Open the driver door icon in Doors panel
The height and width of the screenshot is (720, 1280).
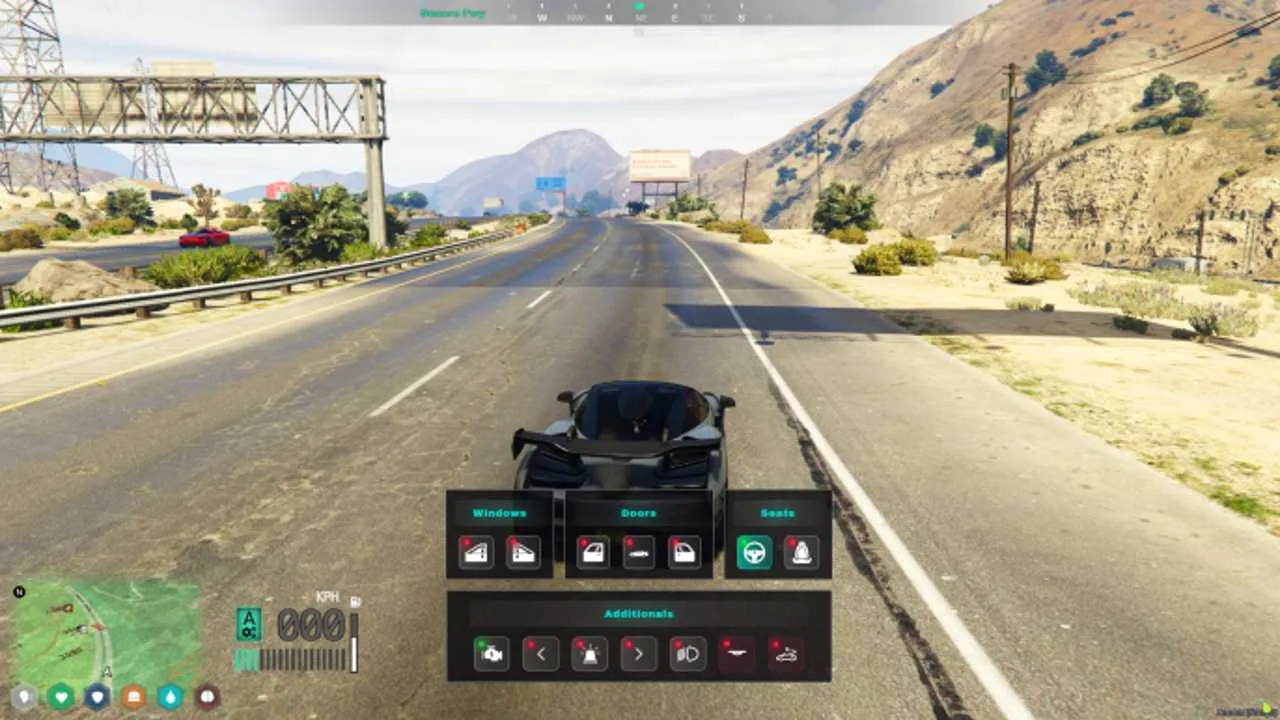(593, 552)
